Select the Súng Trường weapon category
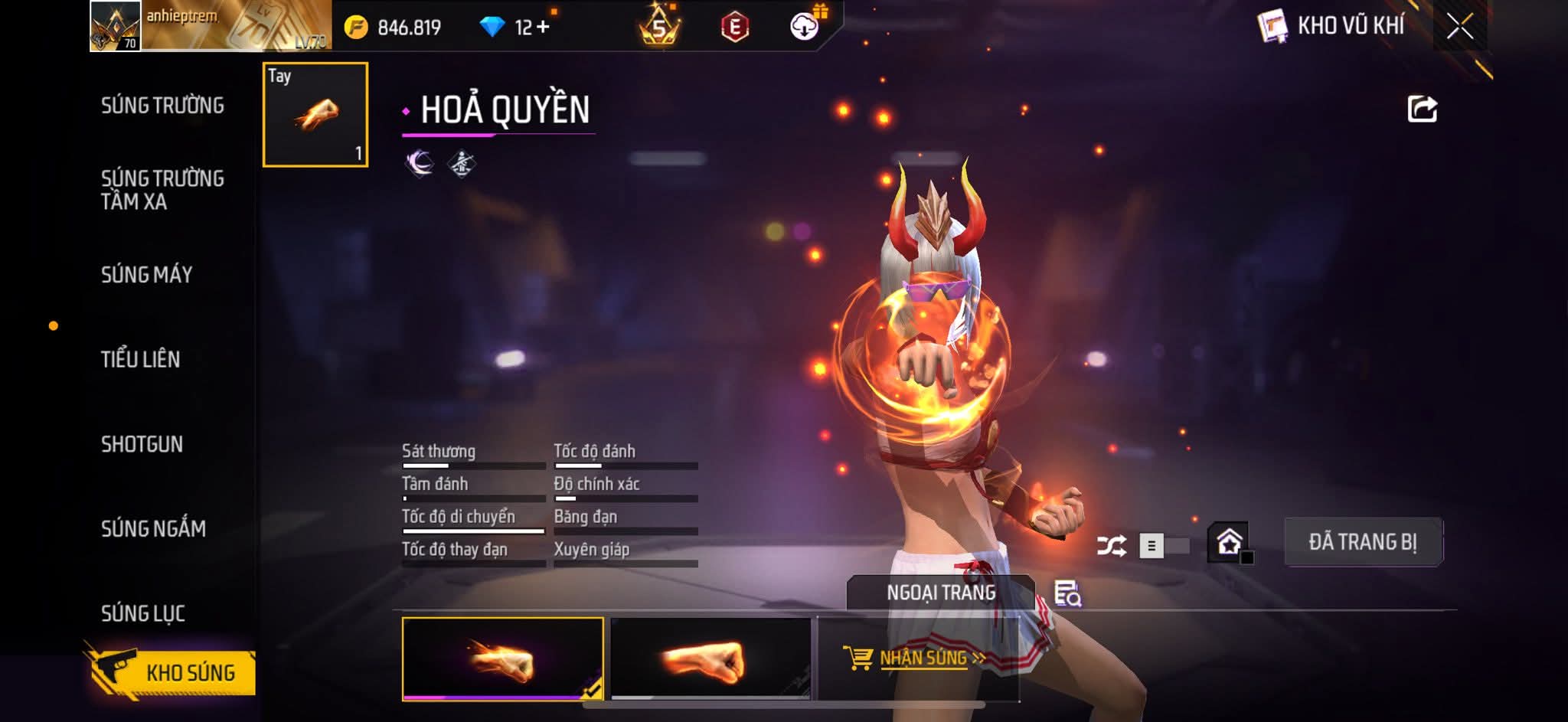 (162, 106)
